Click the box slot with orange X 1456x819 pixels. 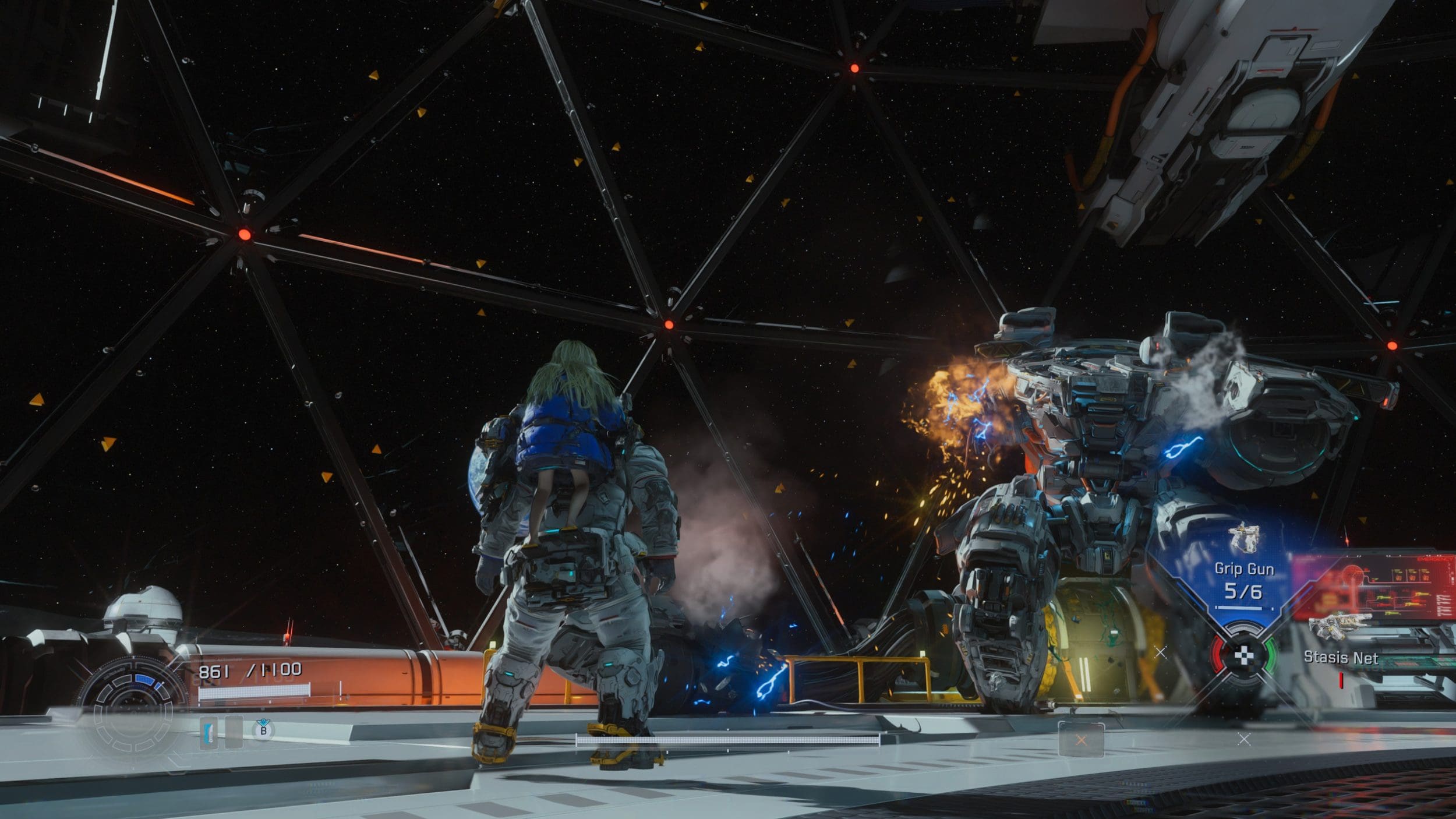coord(1081,740)
